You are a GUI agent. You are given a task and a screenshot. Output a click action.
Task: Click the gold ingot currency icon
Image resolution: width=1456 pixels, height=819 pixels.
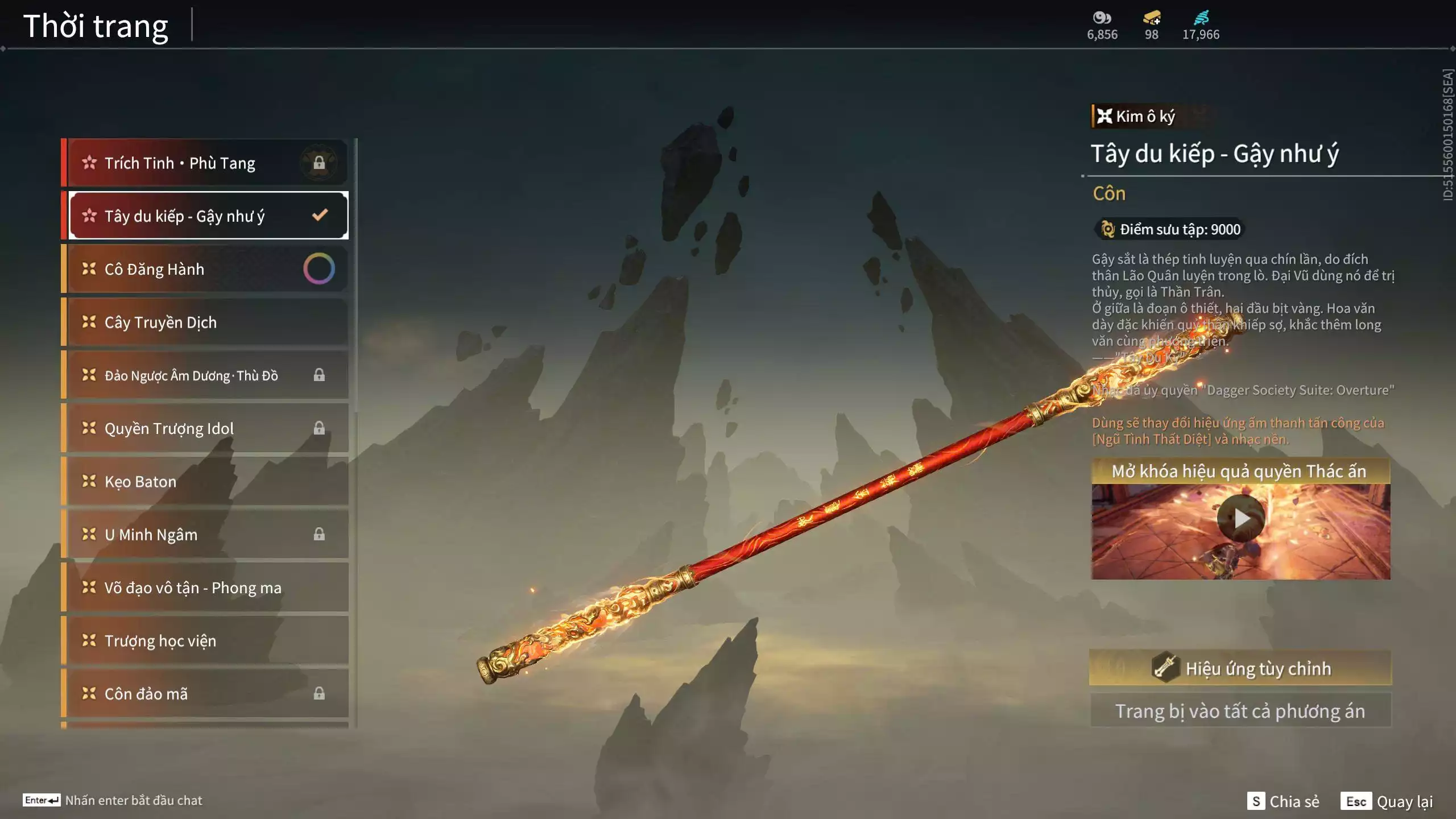pyautogui.click(x=1151, y=18)
